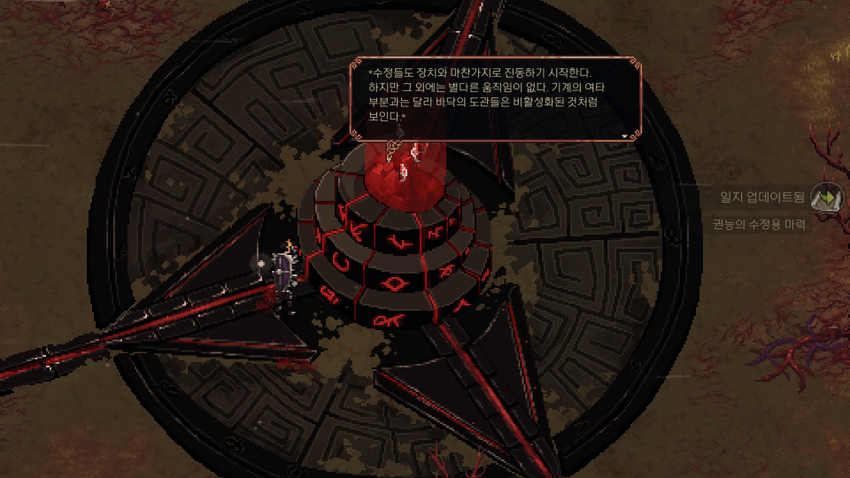Image resolution: width=850 pixels, height=478 pixels.
Task: Open the journal update notification icon
Action: [827, 197]
